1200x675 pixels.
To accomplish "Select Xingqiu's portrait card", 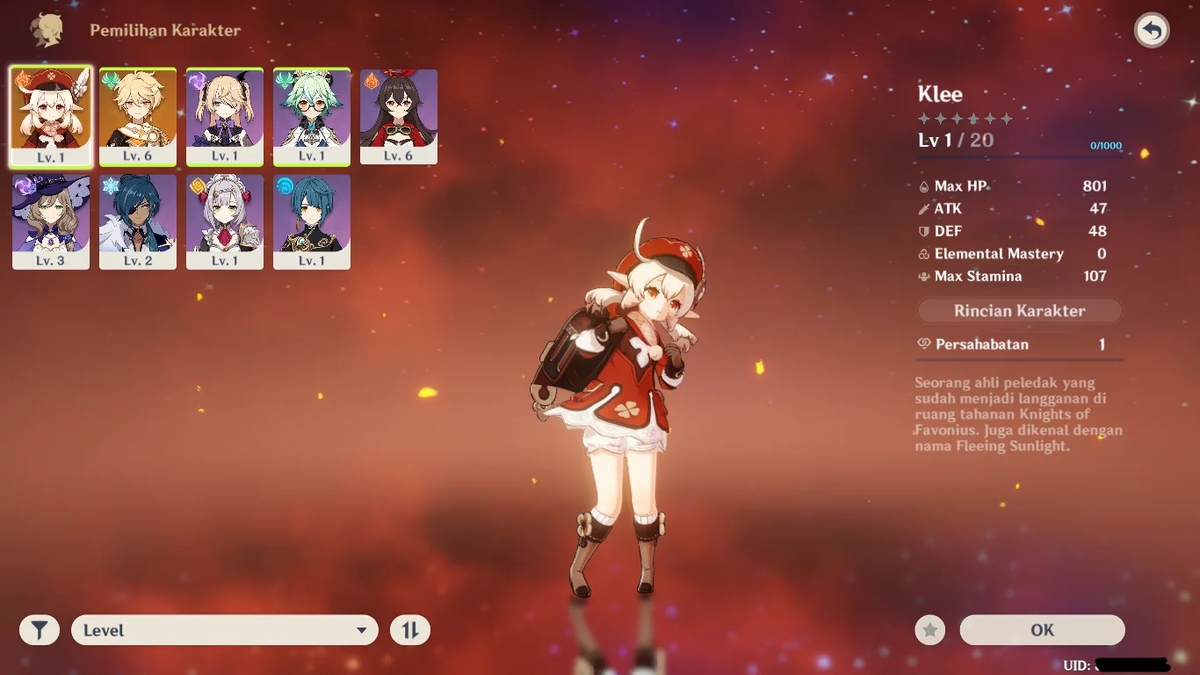I will click(x=312, y=221).
